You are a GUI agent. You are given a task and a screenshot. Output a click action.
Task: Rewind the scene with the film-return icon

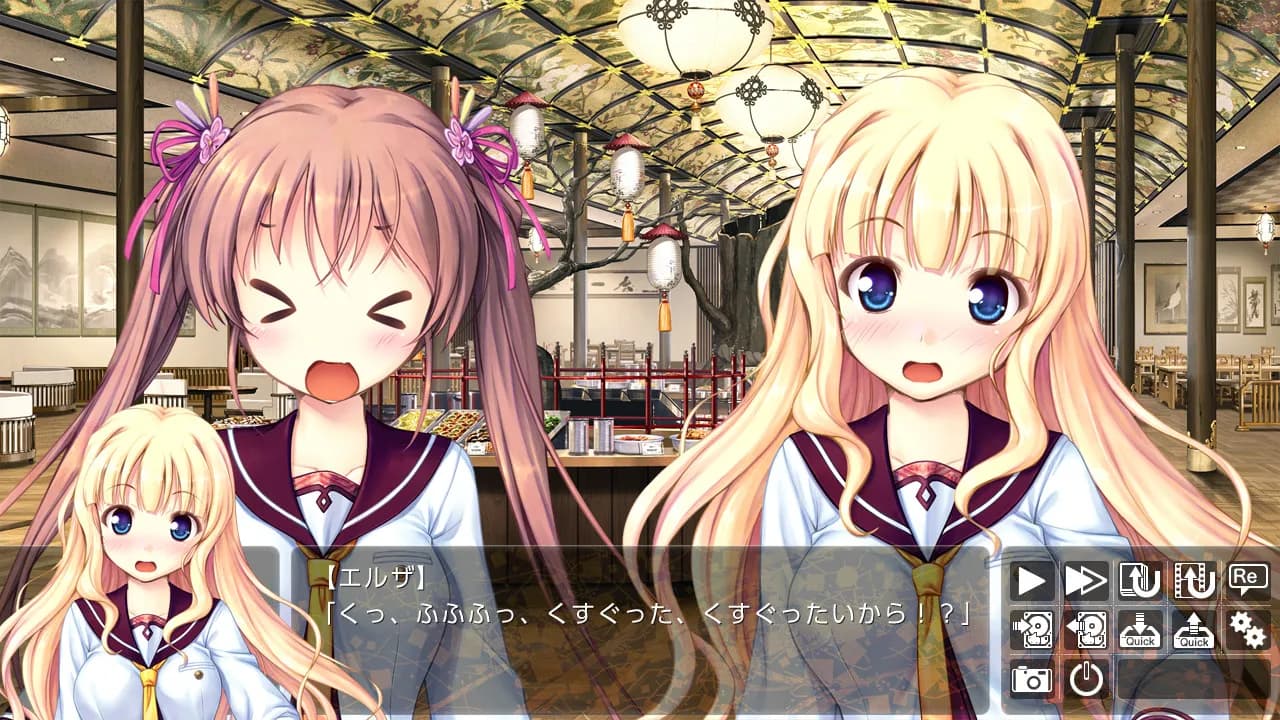click(1193, 578)
